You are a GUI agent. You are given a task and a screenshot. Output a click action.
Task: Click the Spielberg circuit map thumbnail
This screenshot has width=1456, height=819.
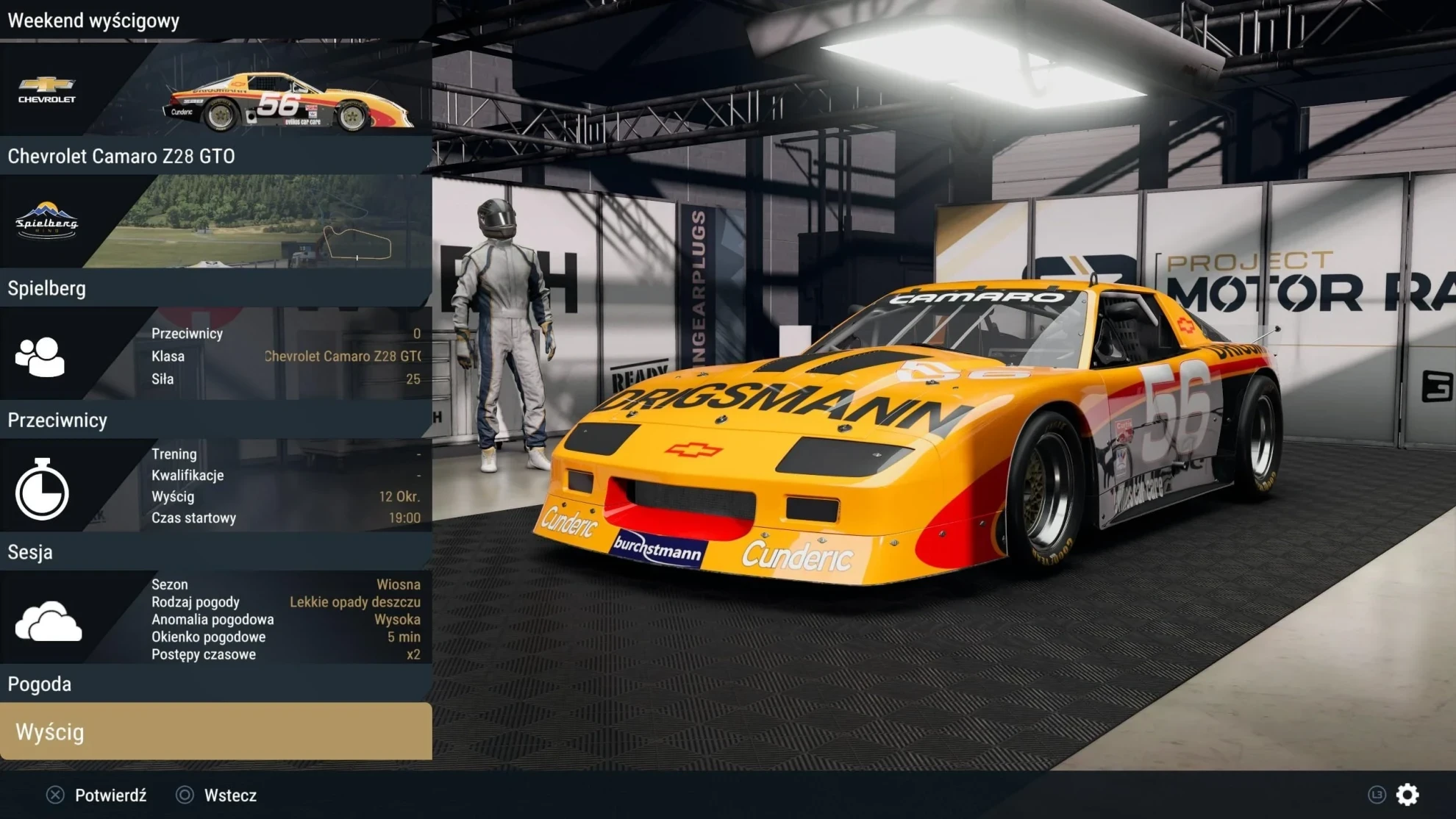tap(357, 243)
